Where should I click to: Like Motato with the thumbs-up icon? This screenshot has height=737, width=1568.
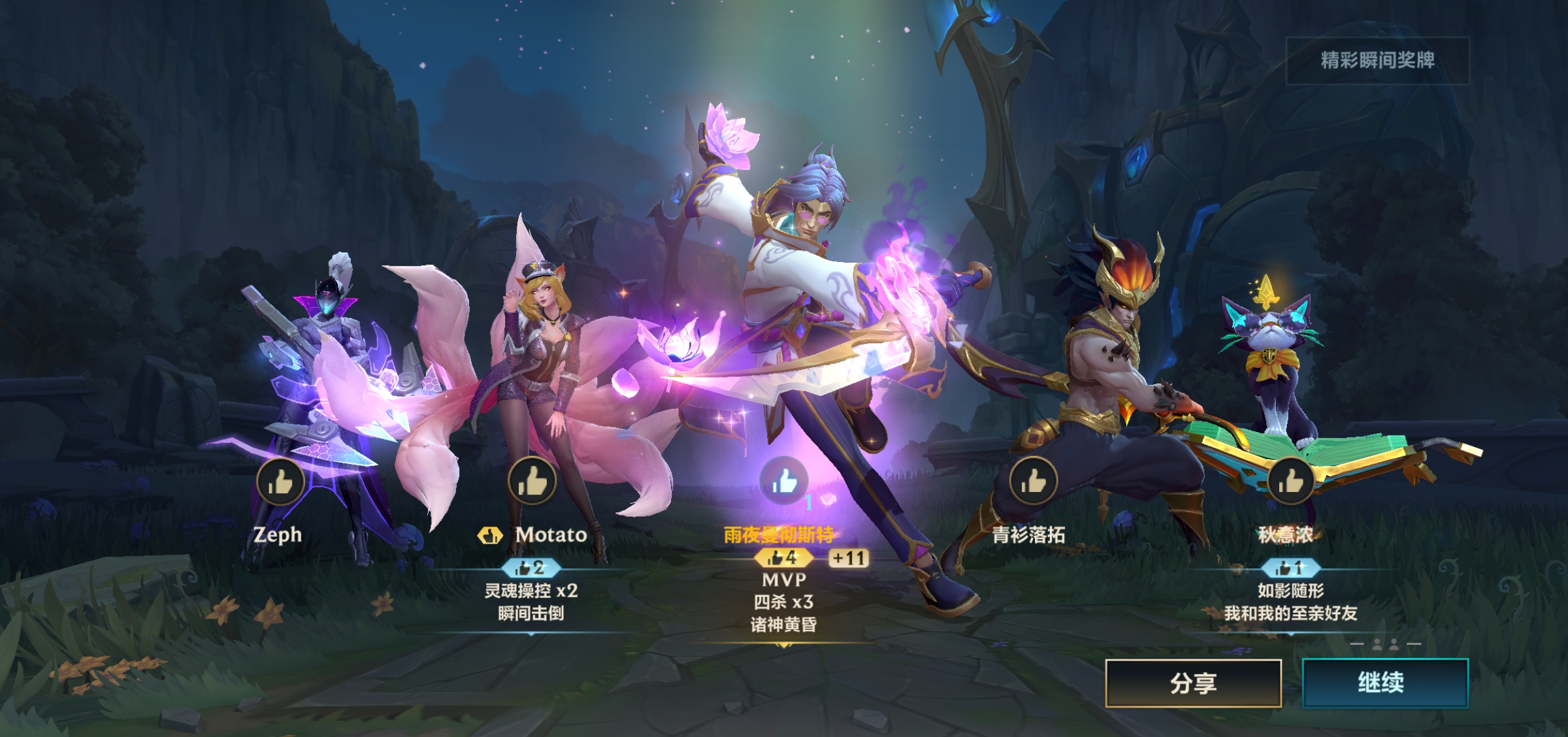pos(532,482)
